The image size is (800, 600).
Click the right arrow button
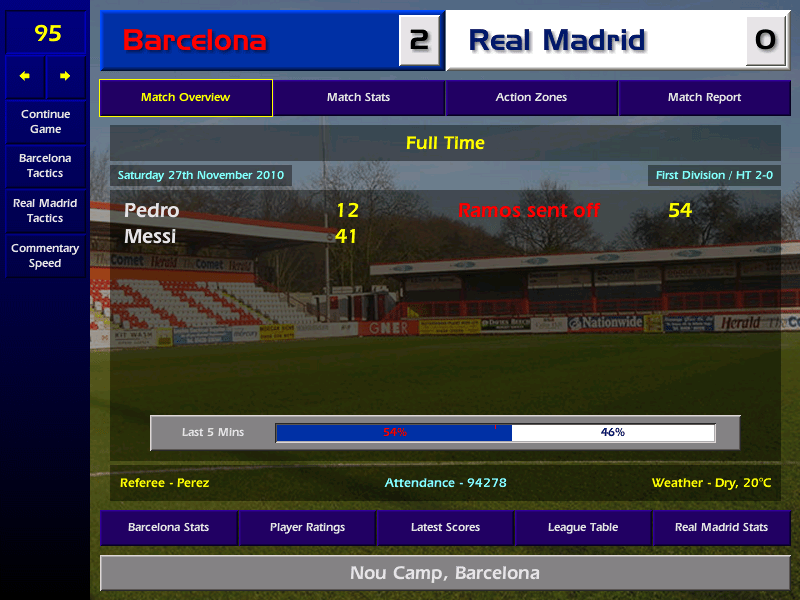click(x=66, y=77)
